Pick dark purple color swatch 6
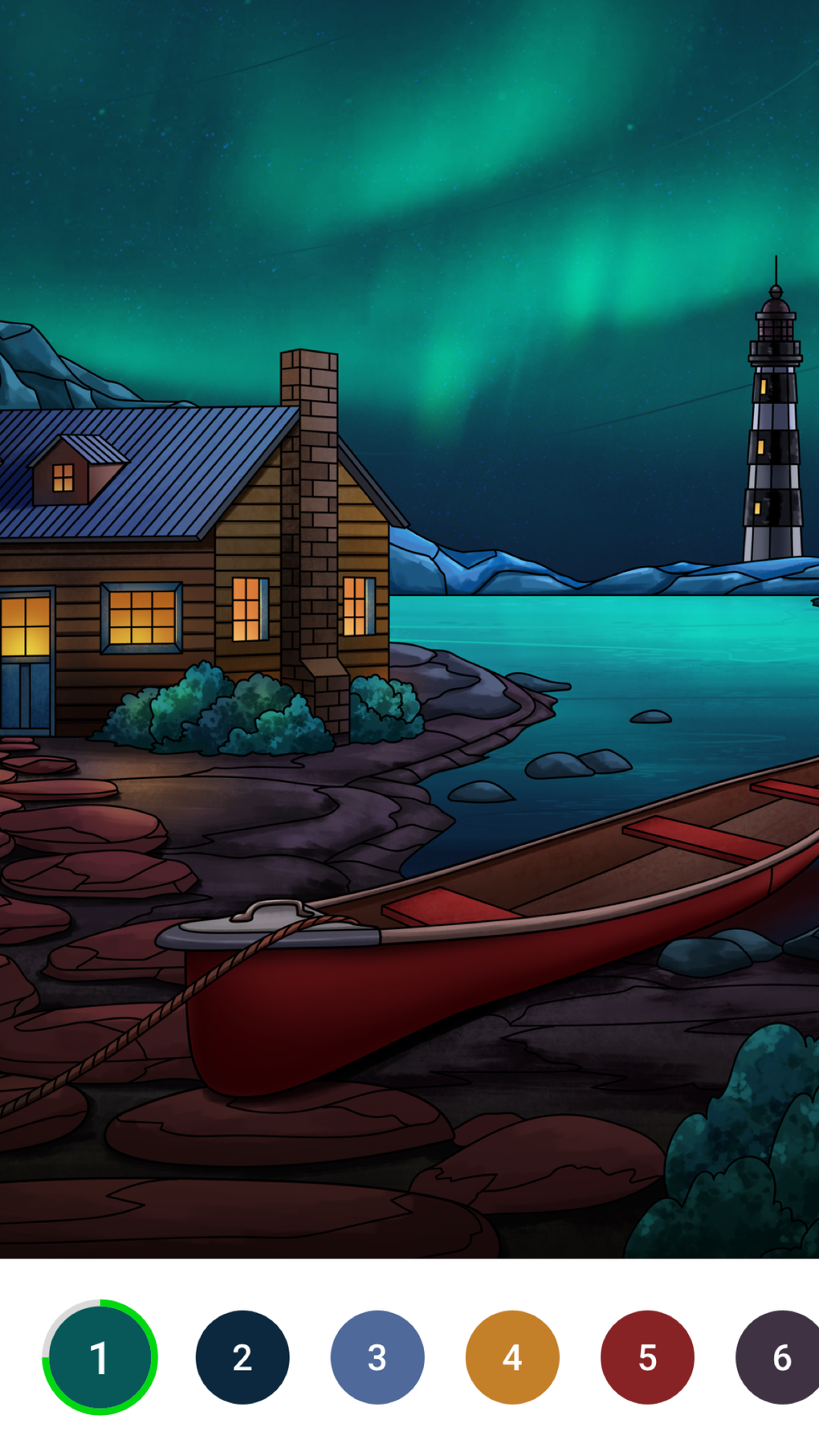This screenshot has height=1456, width=819. (779, 1357)
